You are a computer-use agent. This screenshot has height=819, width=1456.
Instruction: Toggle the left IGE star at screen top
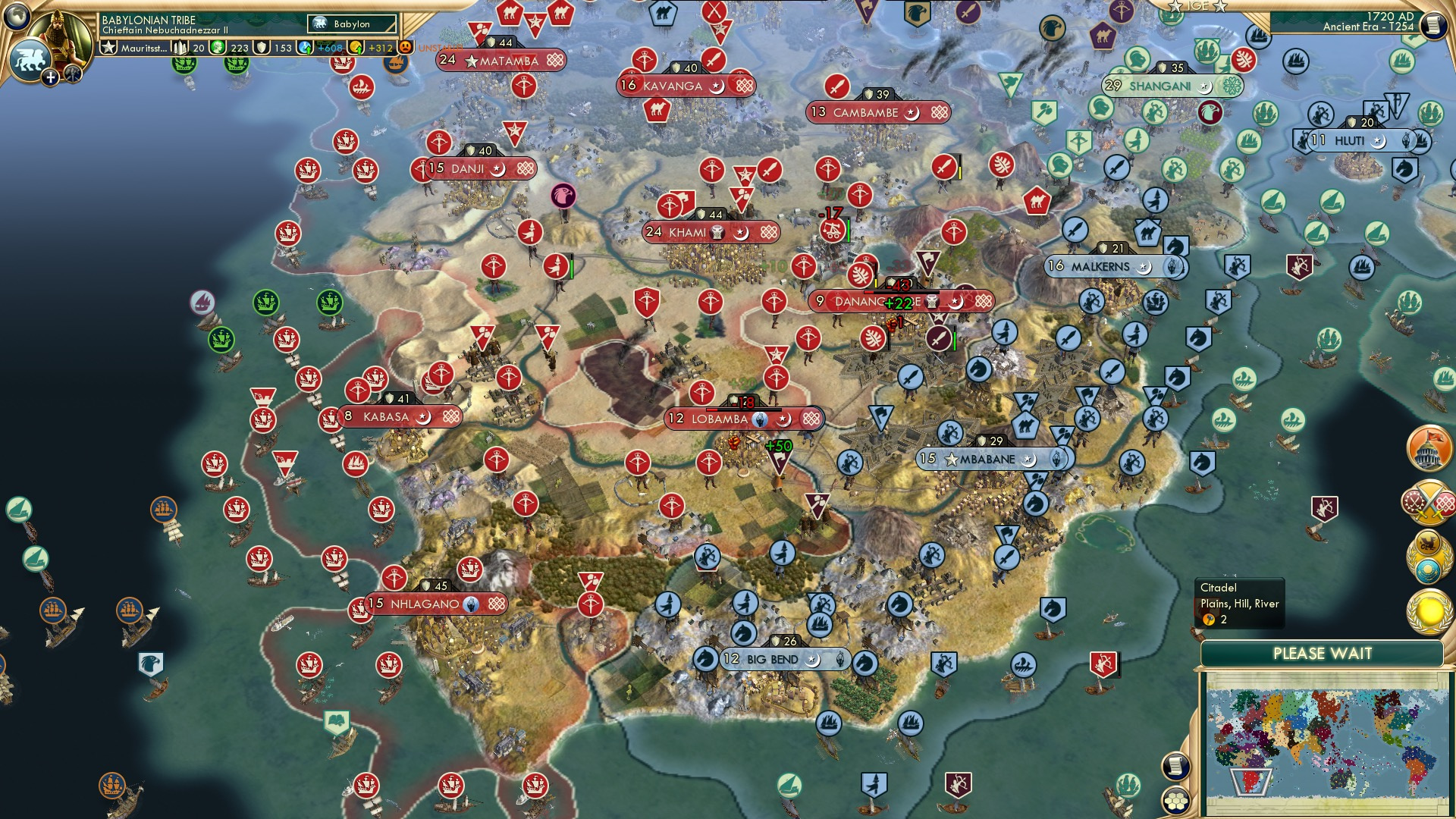1175,6
